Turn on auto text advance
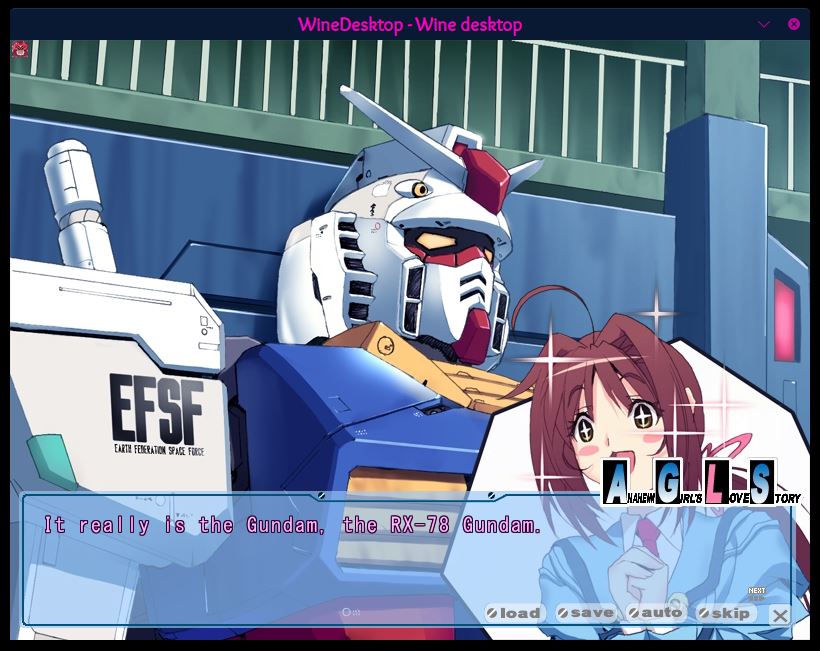The image size is (820, 651). click(655, 613)
